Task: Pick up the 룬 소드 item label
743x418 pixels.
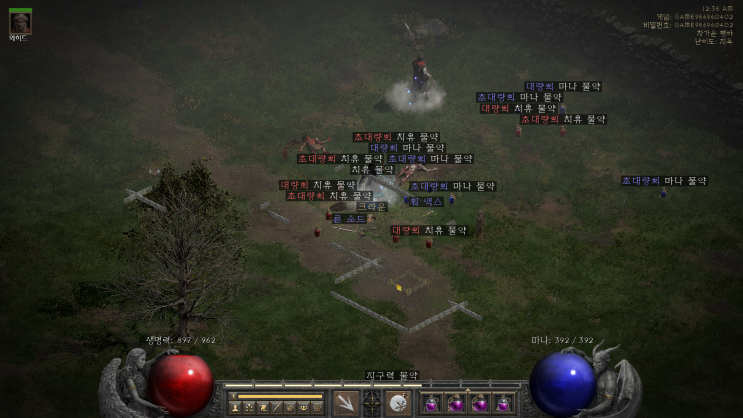Action: (349, 218)
